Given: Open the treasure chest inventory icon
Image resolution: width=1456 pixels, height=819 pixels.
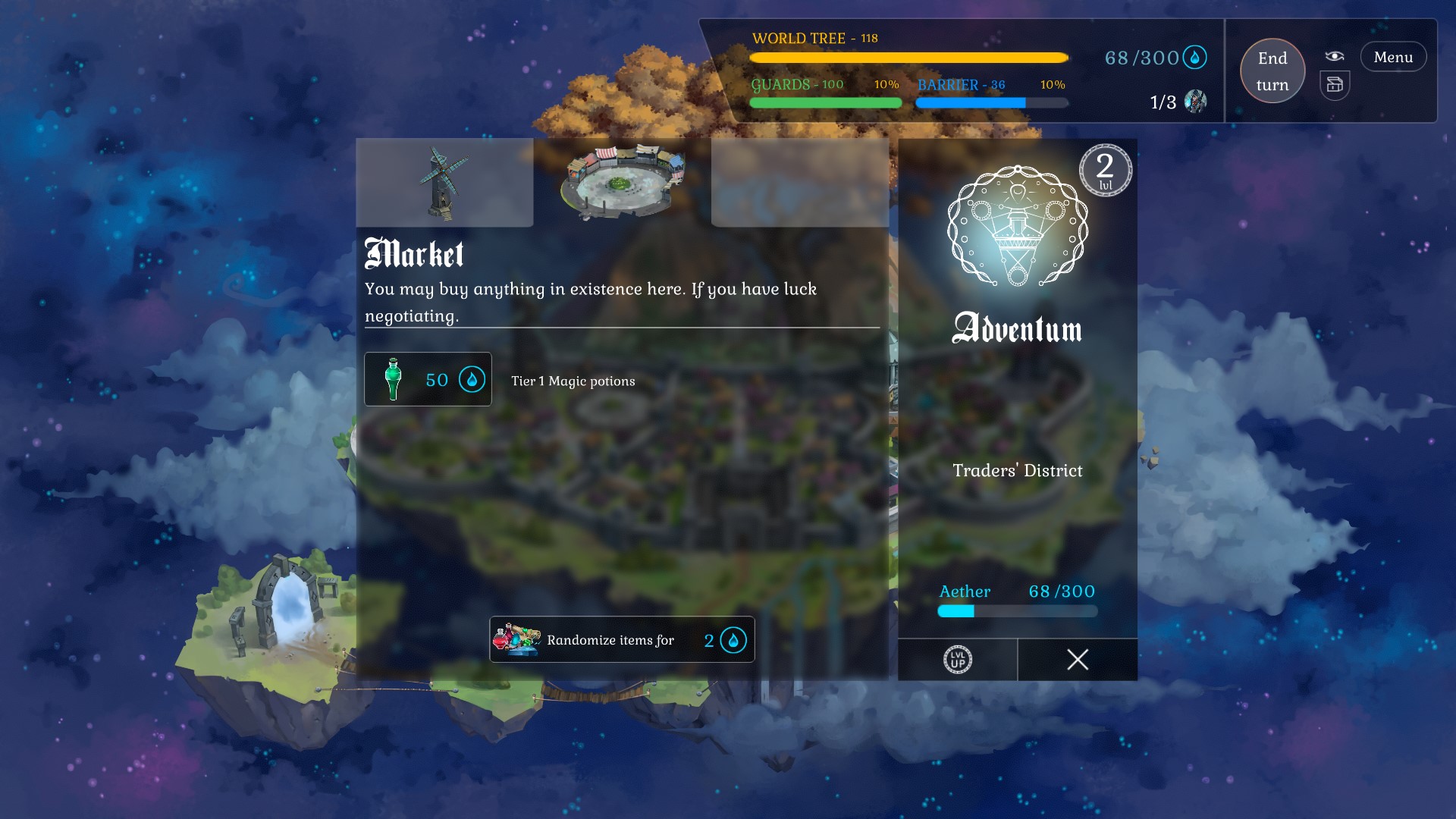Looking at the screenshot, I should [1335, 85].
